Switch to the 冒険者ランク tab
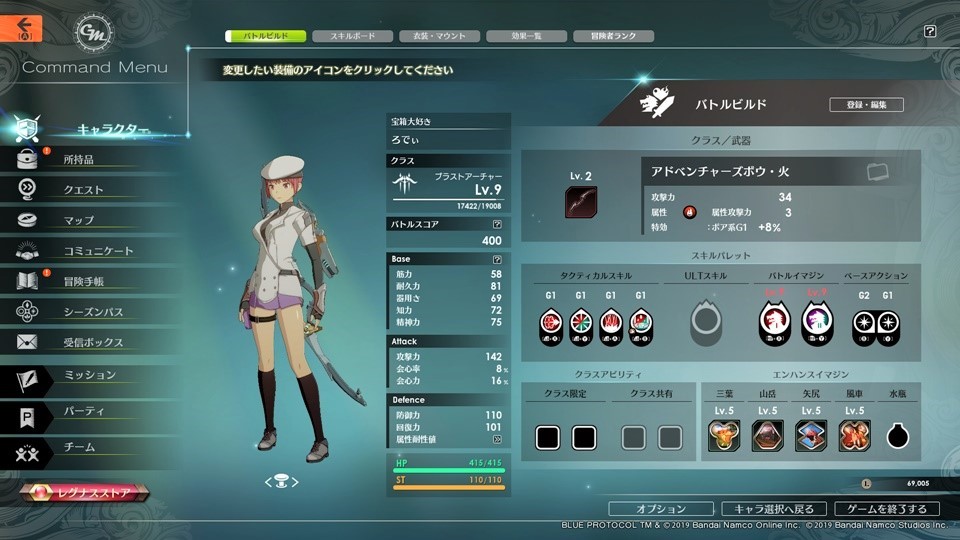The height and width of the screenshot is (540, 960). point(614,36)
